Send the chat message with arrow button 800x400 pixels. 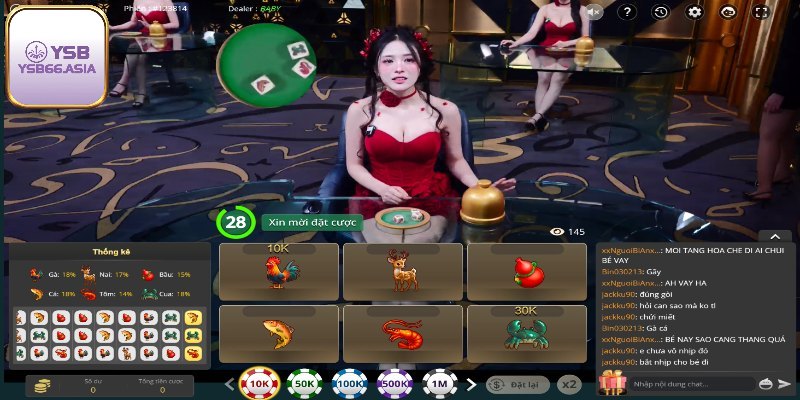(785, 383)
